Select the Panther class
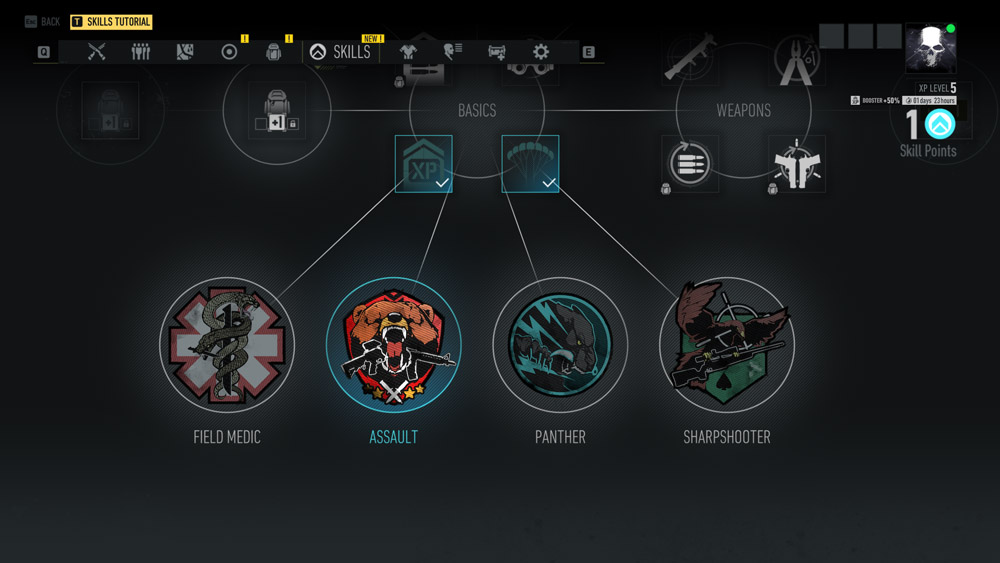Screen dimensions: 1000x563 click(560, 345)
